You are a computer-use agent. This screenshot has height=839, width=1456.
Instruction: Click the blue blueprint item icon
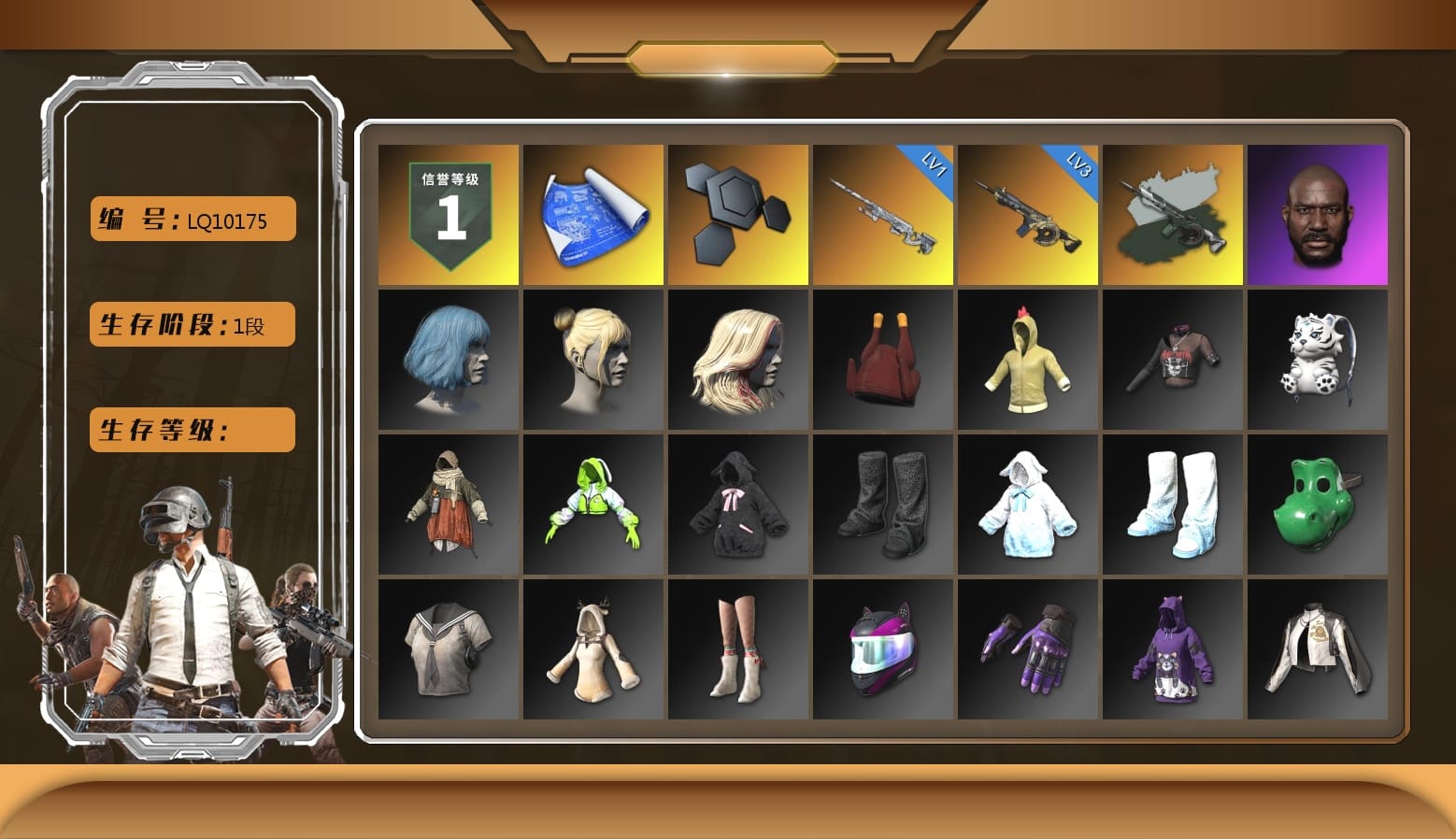[x=592, y=213]
